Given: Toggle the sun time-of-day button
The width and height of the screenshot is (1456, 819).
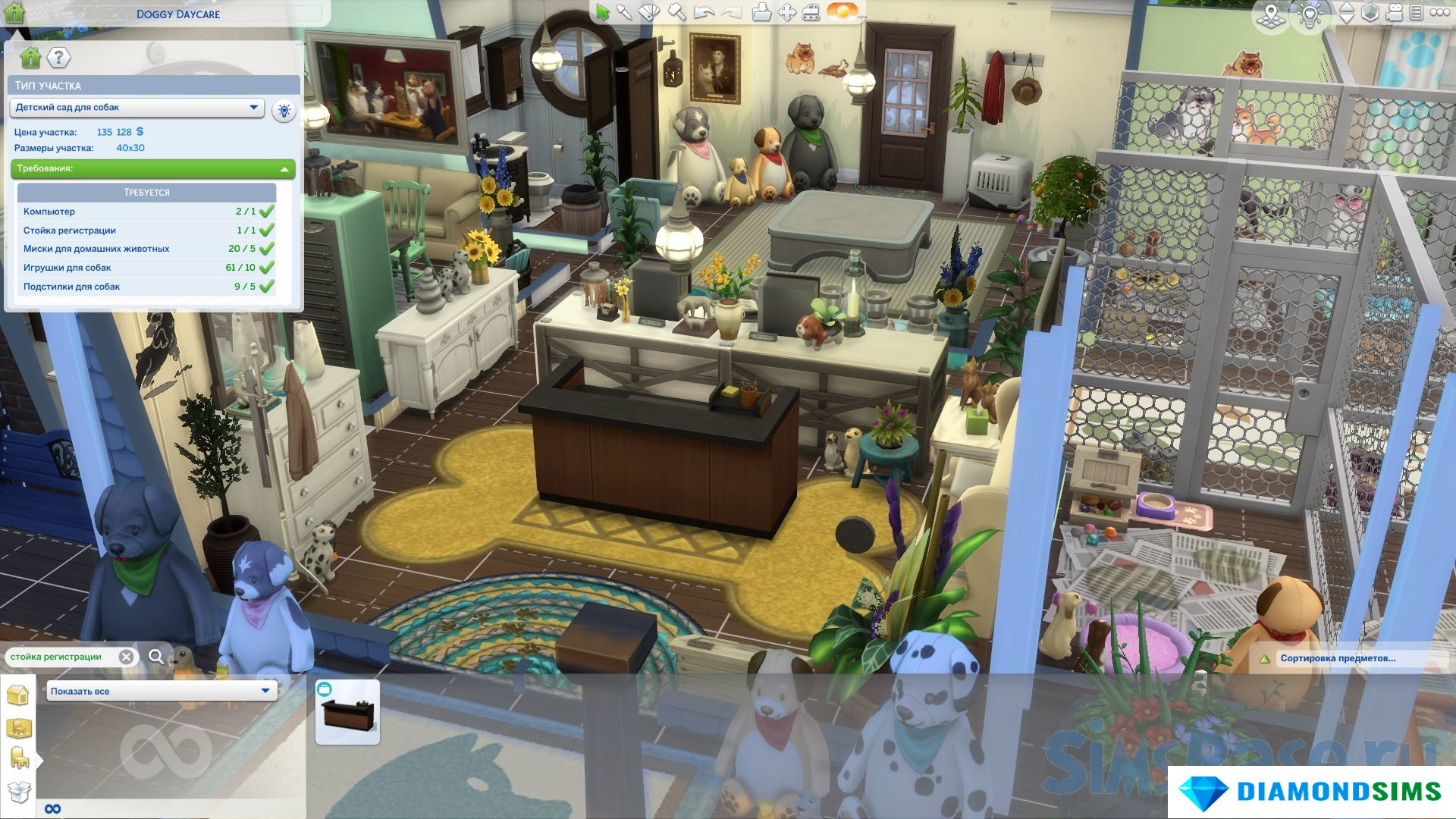Looking at the screenshot, I should (843, 12).
